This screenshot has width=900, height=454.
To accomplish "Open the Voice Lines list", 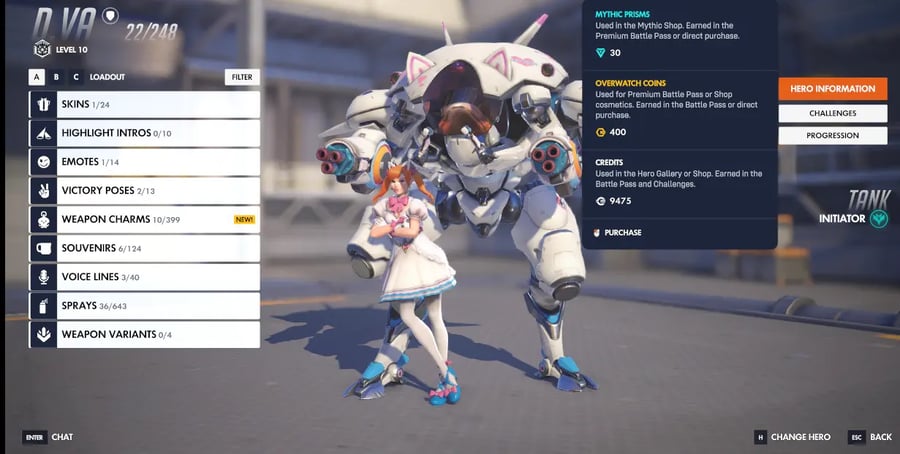I will [145, 277].
